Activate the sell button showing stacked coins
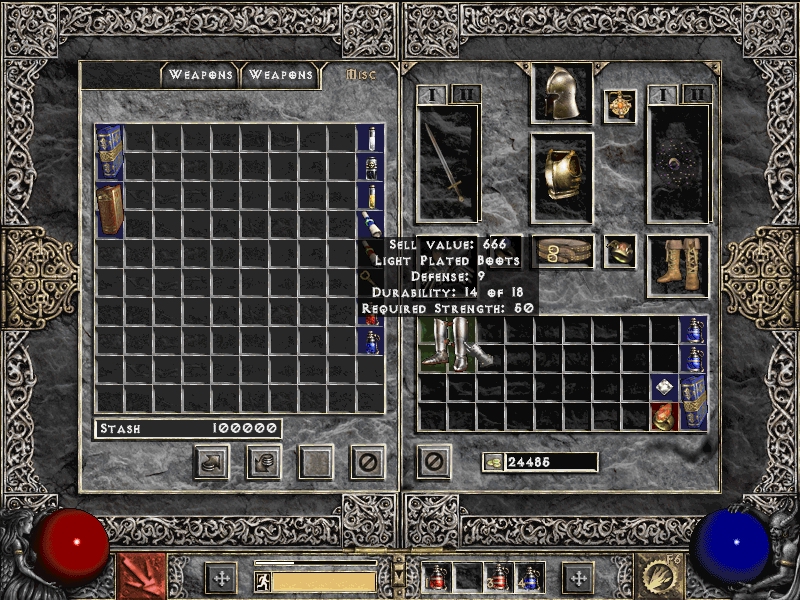This screenshot has width=800, height=600. 263,461
